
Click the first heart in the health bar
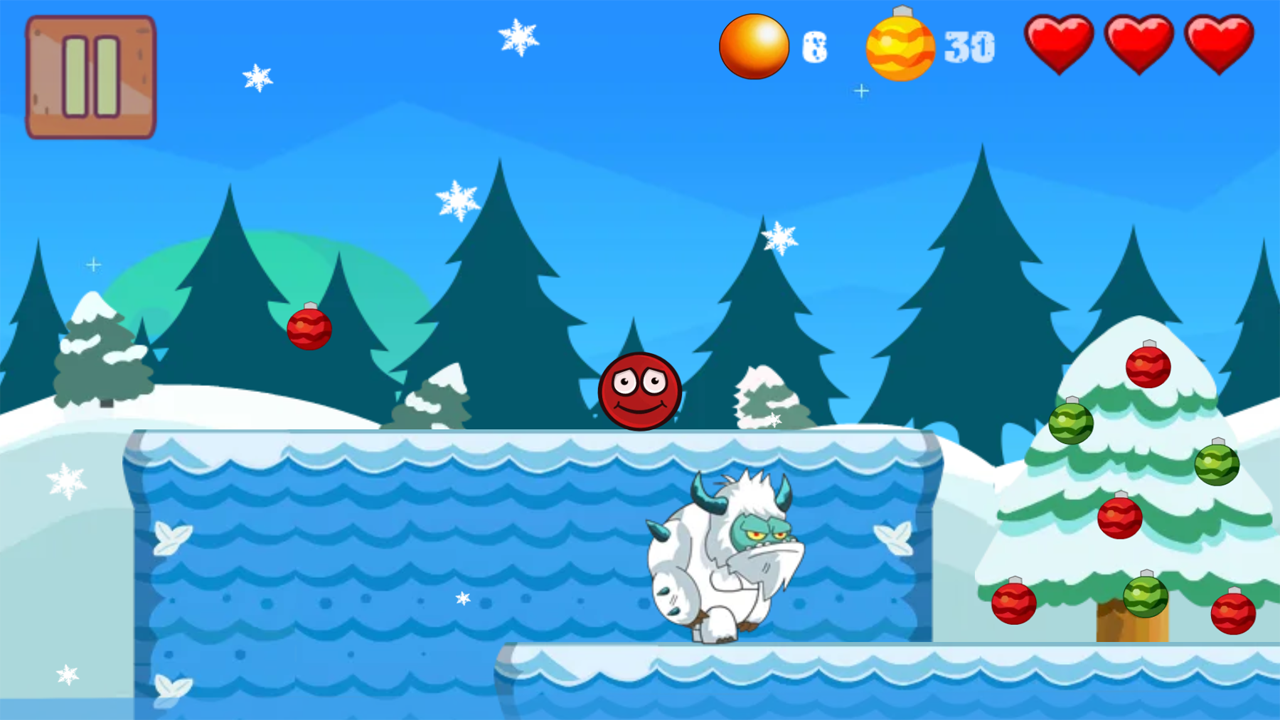tap(1059, 44)
